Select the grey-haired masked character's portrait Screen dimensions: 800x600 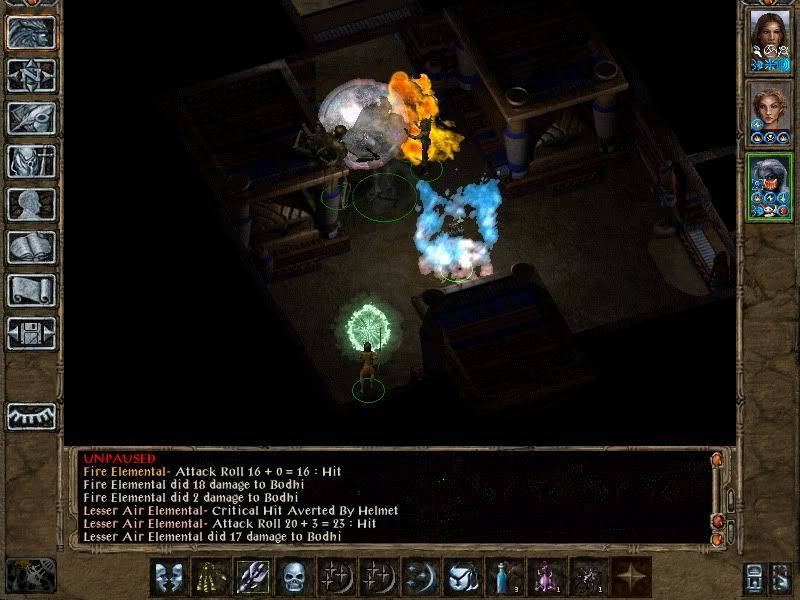[770, 187]
